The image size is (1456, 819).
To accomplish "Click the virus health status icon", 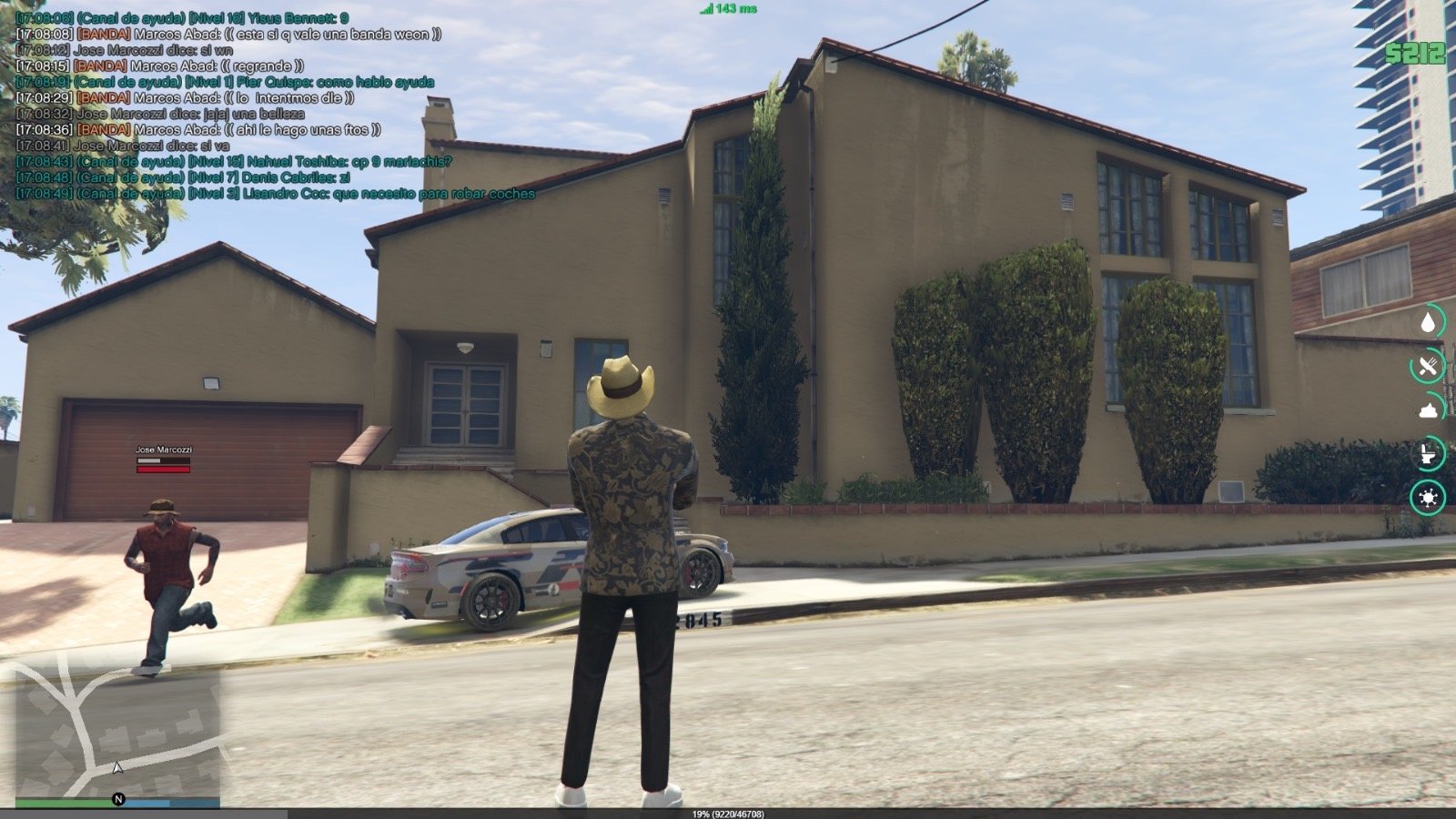I will coord(1429,498).
